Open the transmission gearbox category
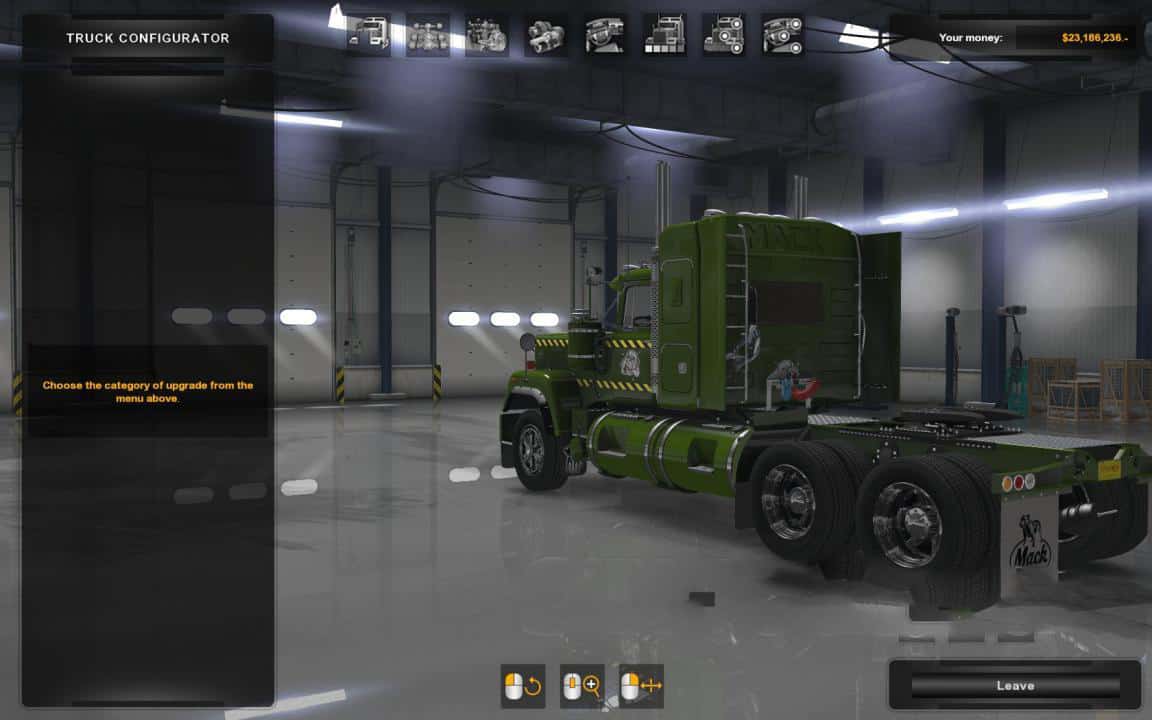 (x=546, y=35)
